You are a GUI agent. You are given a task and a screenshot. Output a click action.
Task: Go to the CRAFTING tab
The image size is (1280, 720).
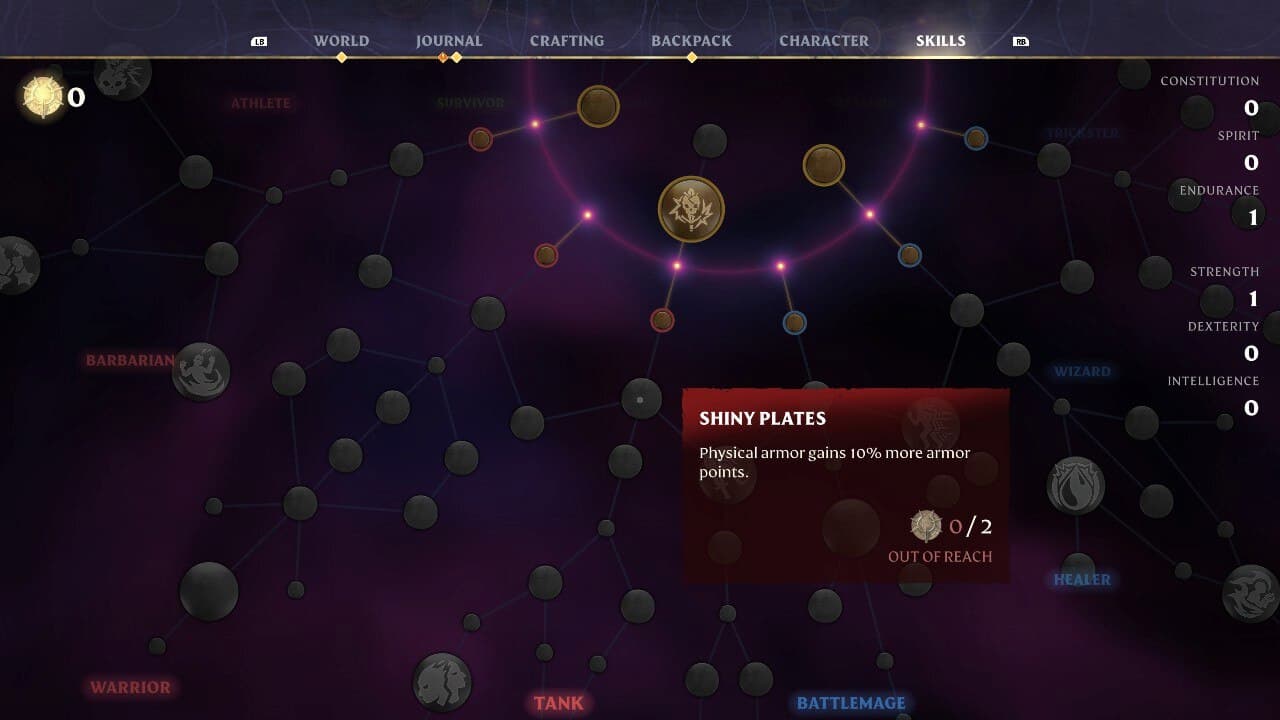[x=567, y=40]
